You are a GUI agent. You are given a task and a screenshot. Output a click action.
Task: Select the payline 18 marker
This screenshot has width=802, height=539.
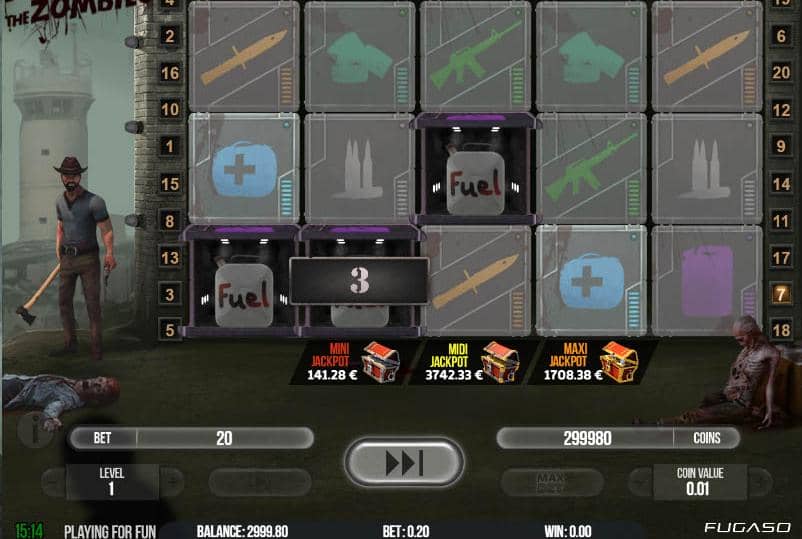click(781, 330)
